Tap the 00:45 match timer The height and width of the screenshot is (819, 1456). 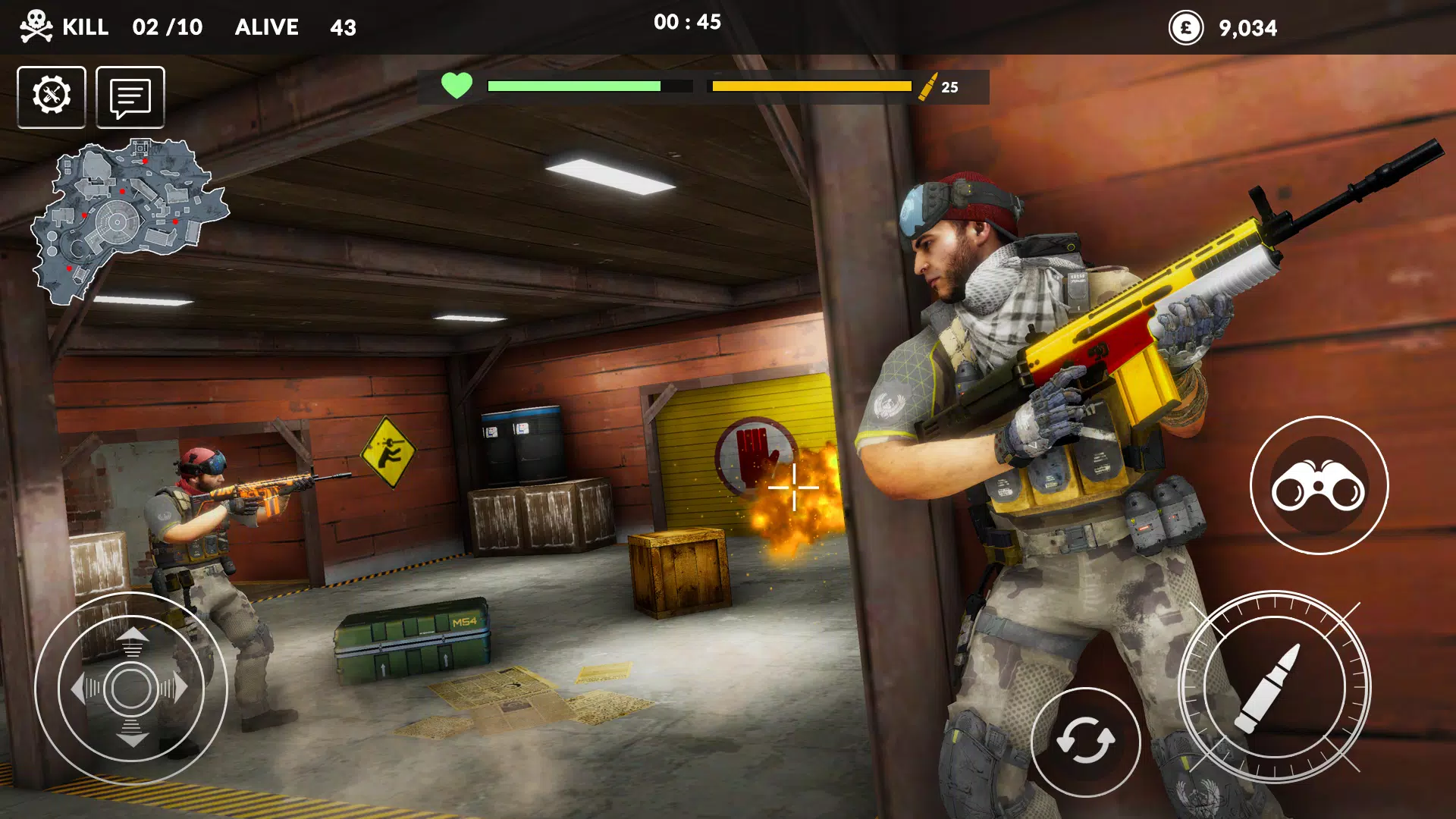(x=689, y=23)
